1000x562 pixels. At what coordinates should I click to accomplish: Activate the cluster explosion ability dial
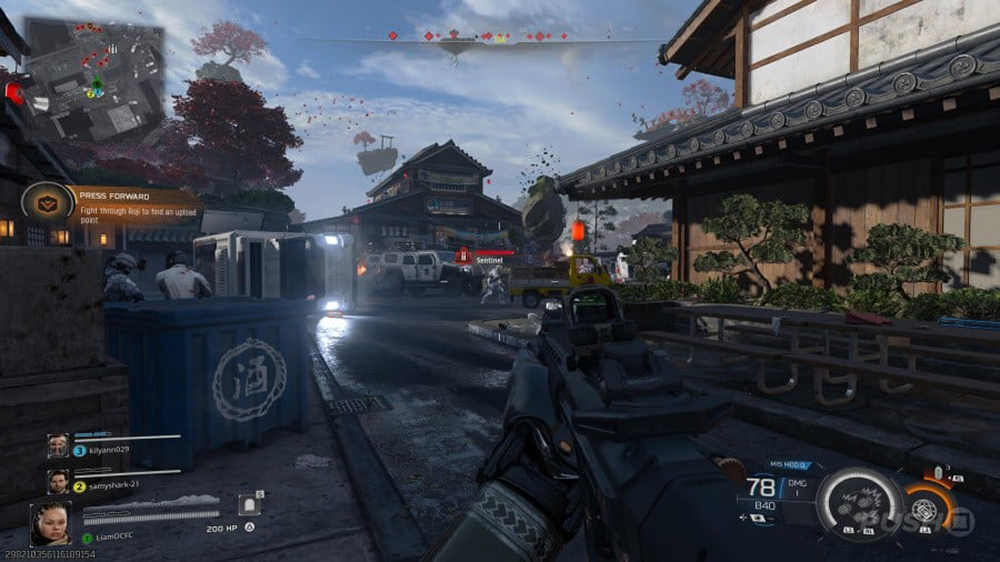(860, 505)
